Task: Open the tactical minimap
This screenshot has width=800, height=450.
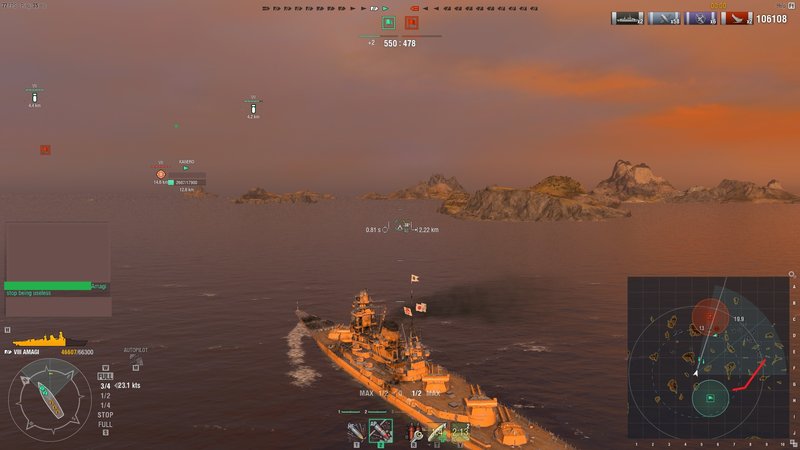Action: tap(710, 357)
